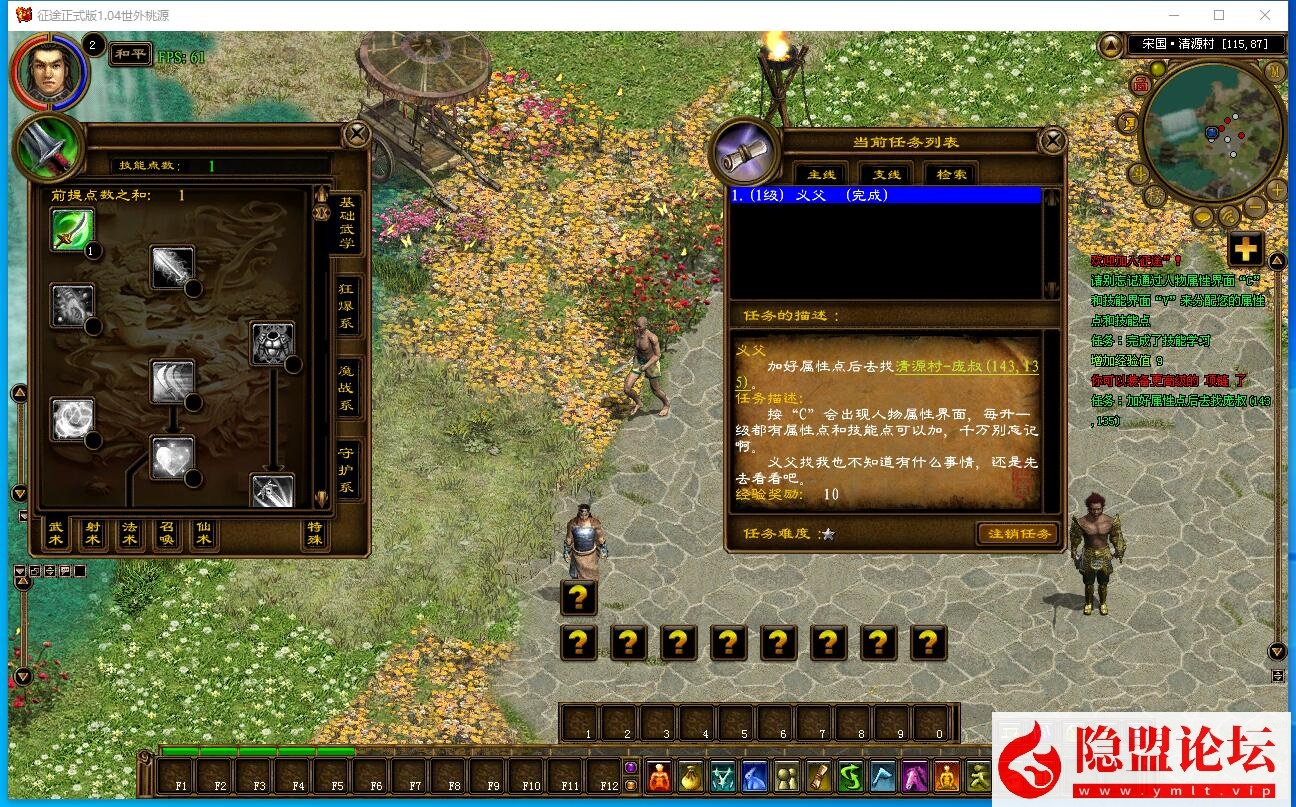The image size is (1296, 807).
Task: Click the green circular arrows icon on the bottom bar
Action: coord(852,780)
